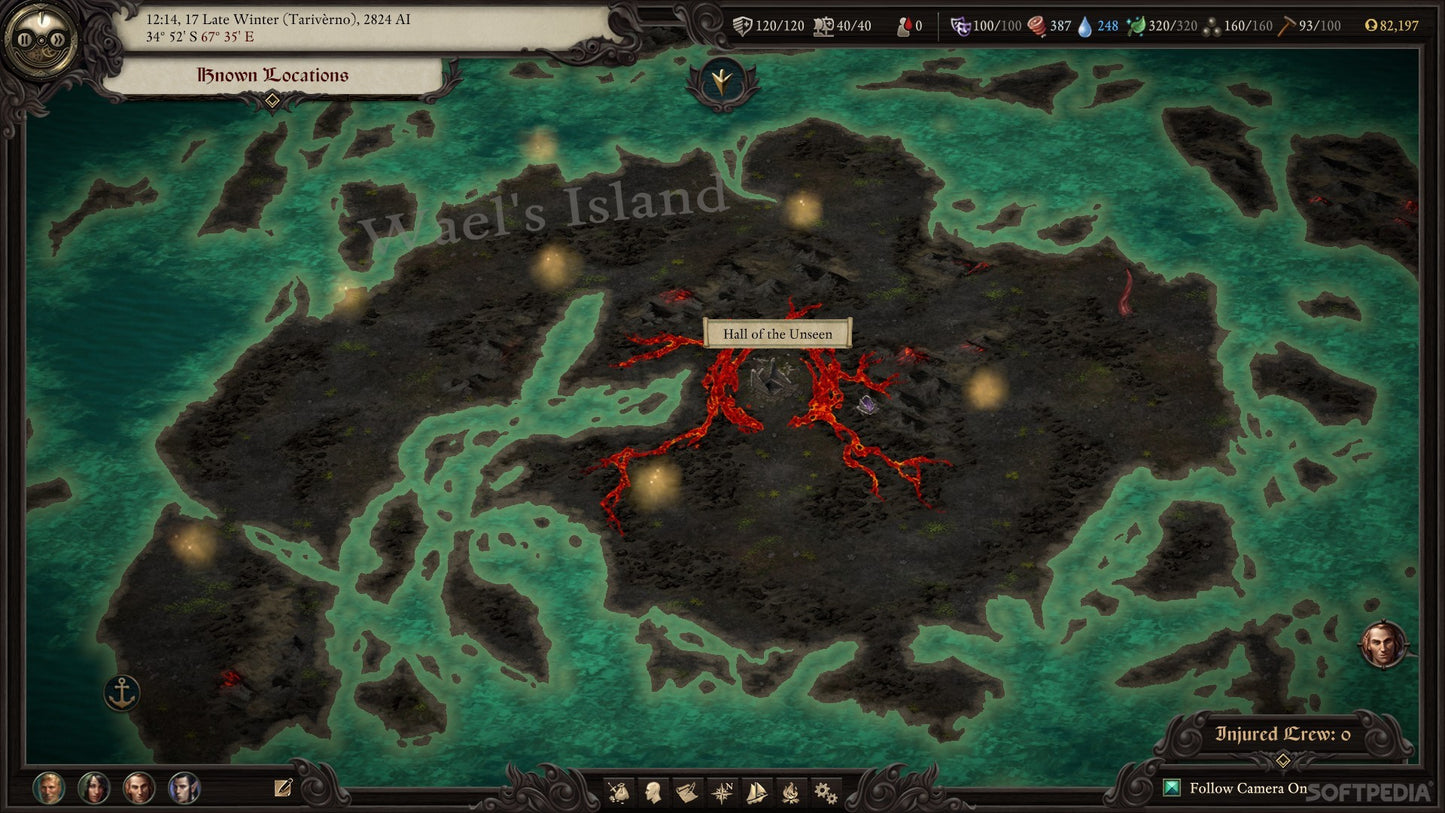Toggle the Follow Camera checkbox
Image resolution: width=1445 pixels, height=813 pixels.
(x=1172, y=788)
